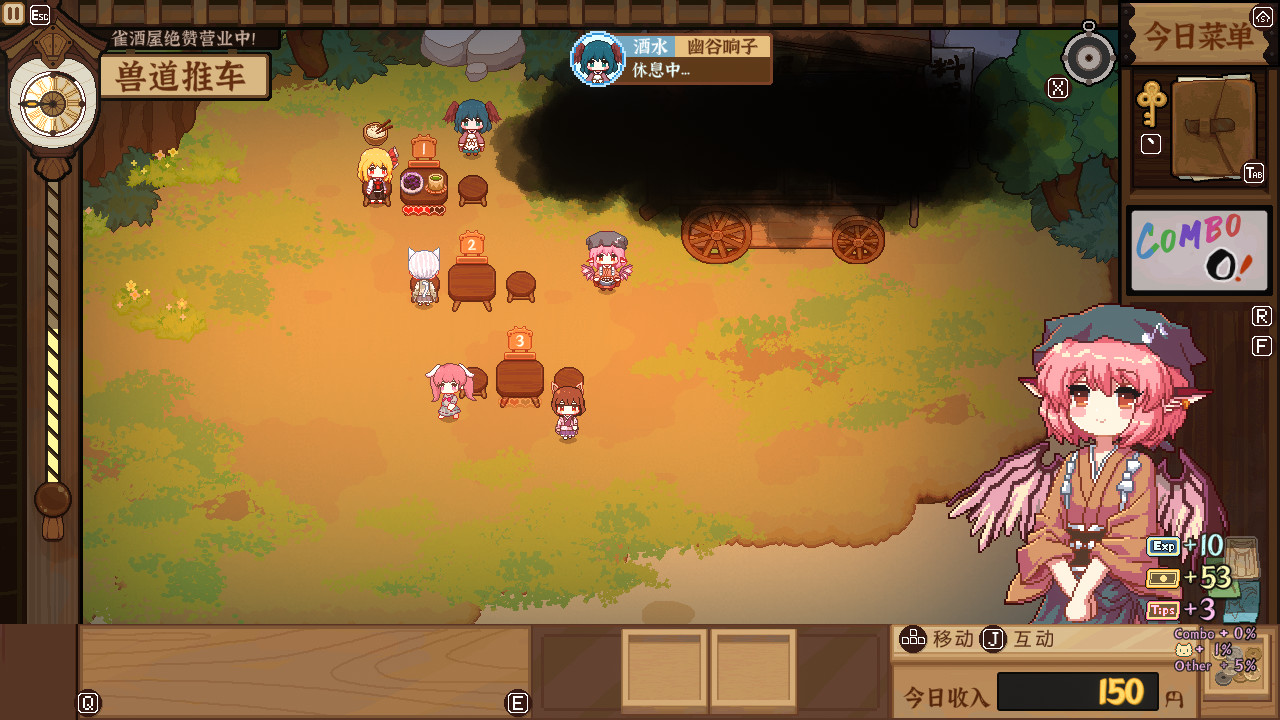Click the golden key icon
The height and width of the screenshot is (720, 1280).
click(x=1151, y=103)
